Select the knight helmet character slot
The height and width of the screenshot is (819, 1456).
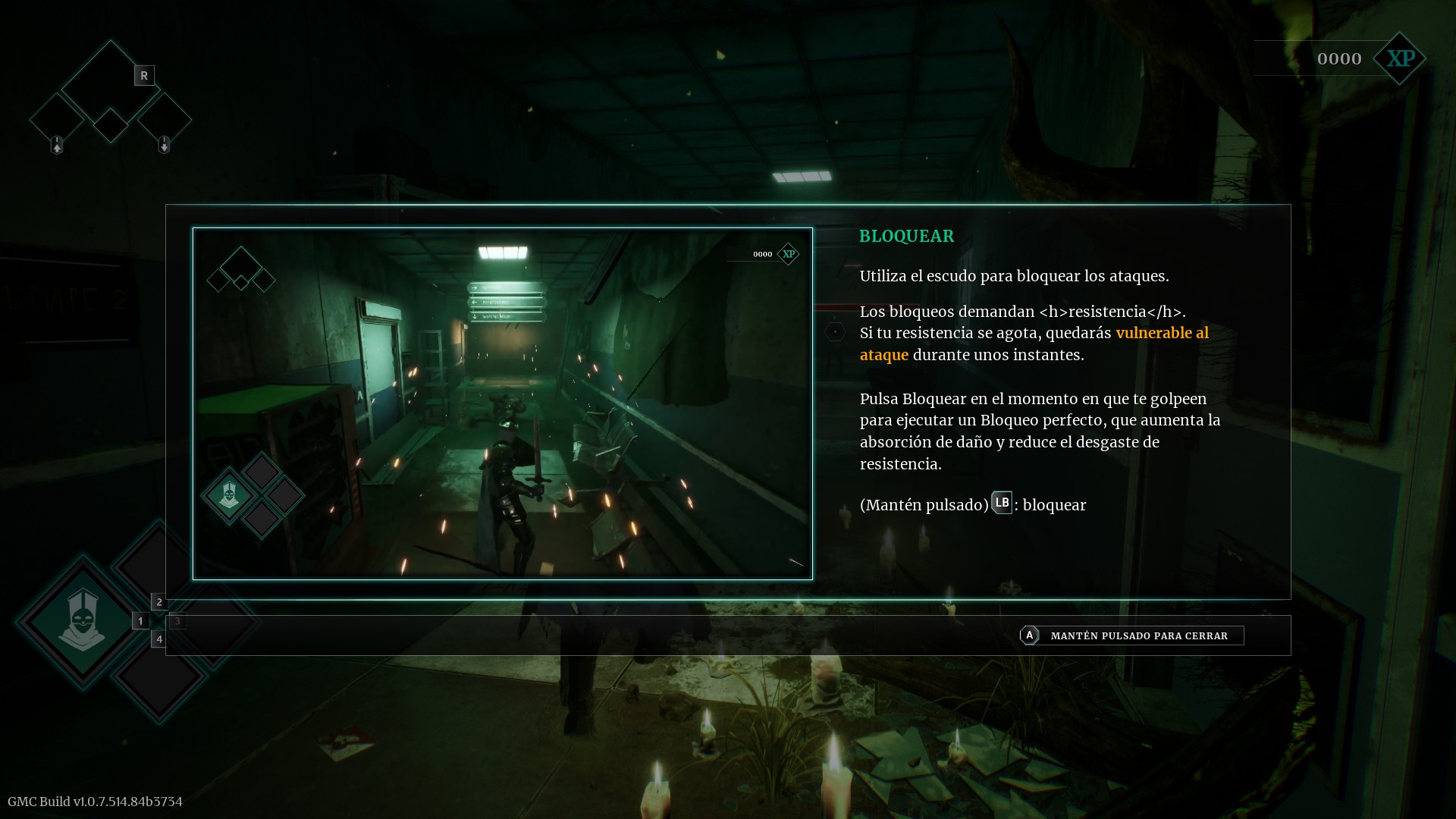coord(82,621)
